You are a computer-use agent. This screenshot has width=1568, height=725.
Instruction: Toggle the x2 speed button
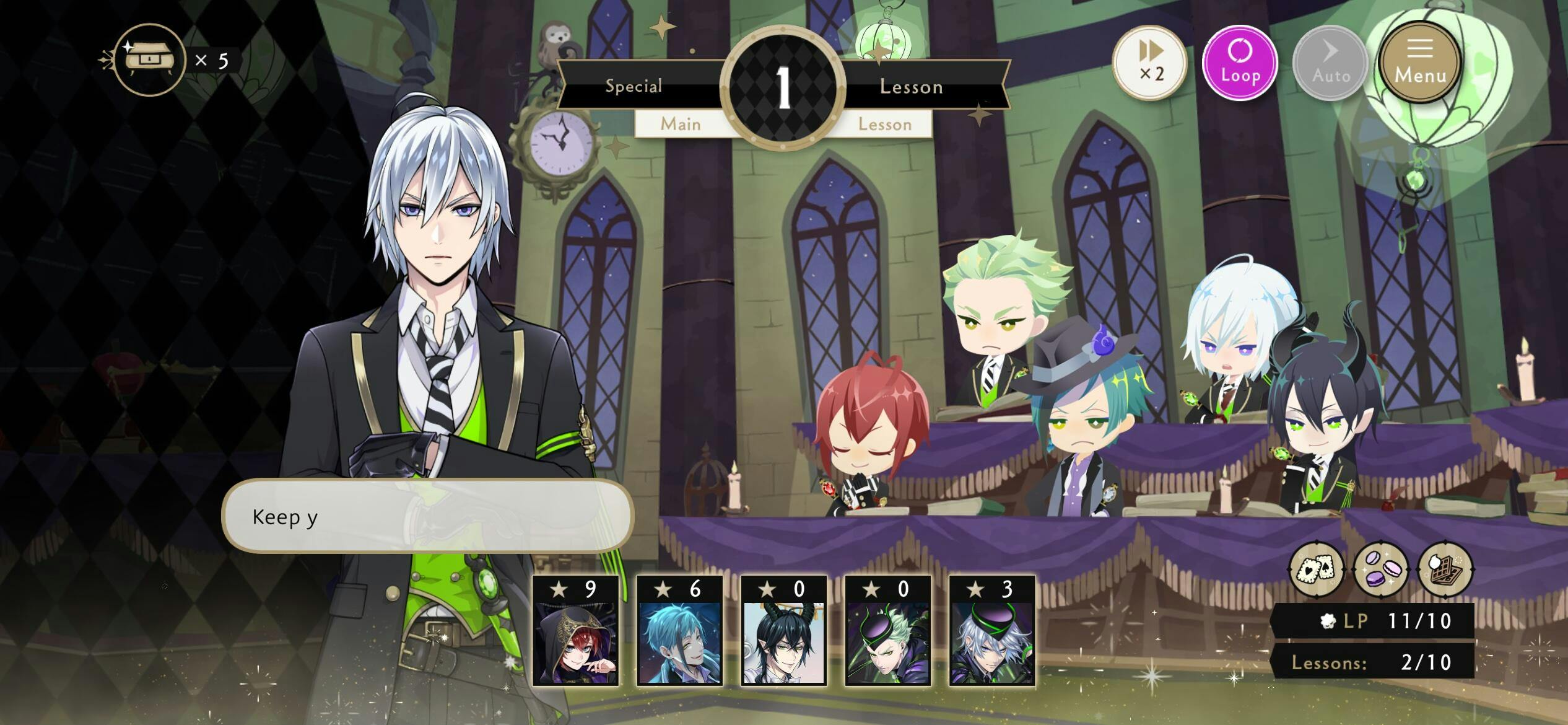pos(1151,63)
